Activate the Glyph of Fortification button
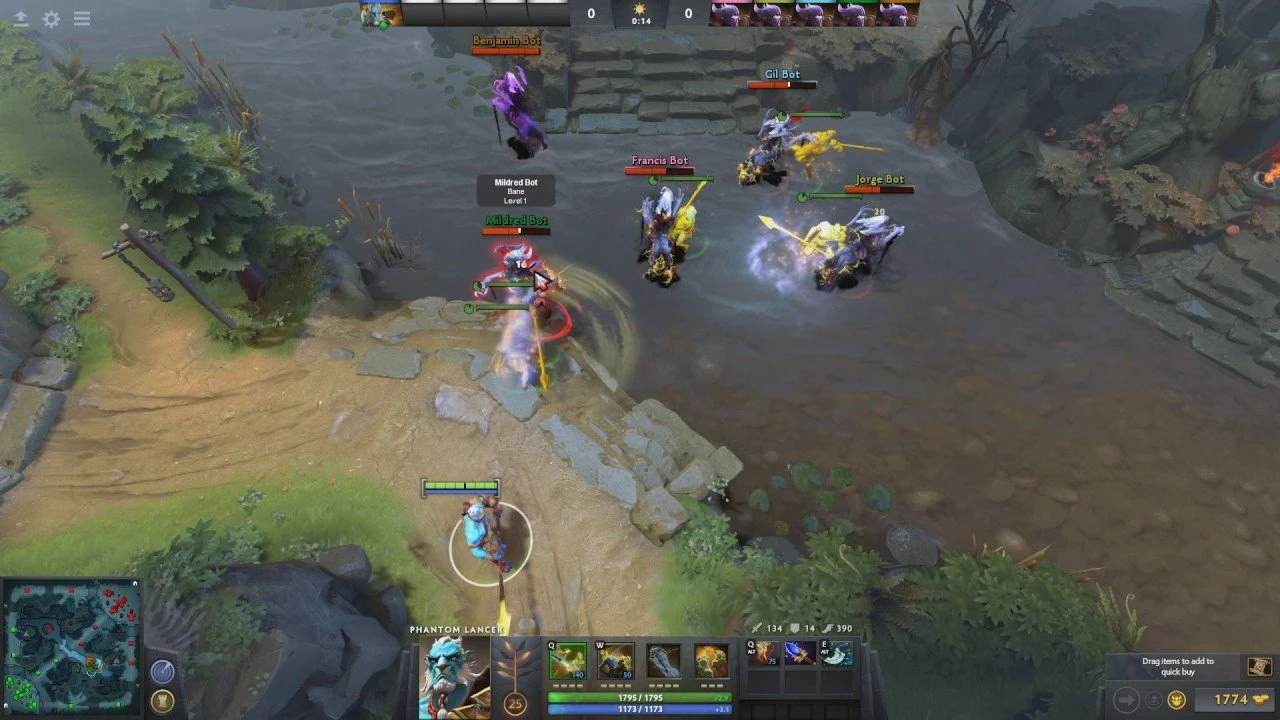1280x720 pixels. [162, 700]
